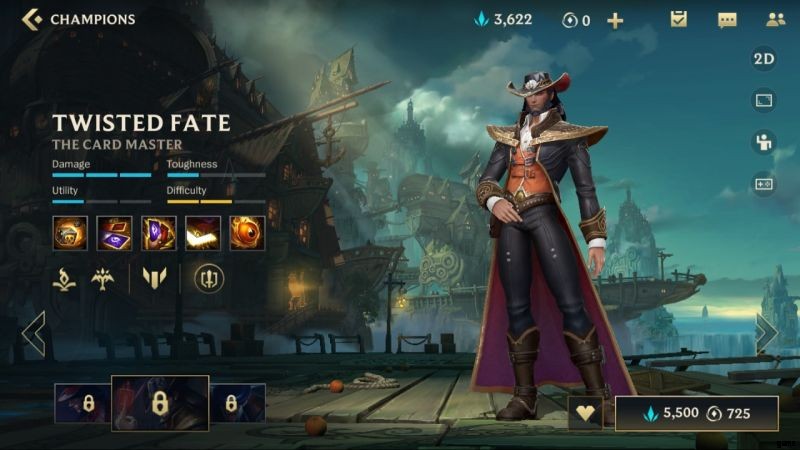The height and width of the screenshot is (450, 800).
Task: Open the recommended build shield icon
Action: [209, 278]
